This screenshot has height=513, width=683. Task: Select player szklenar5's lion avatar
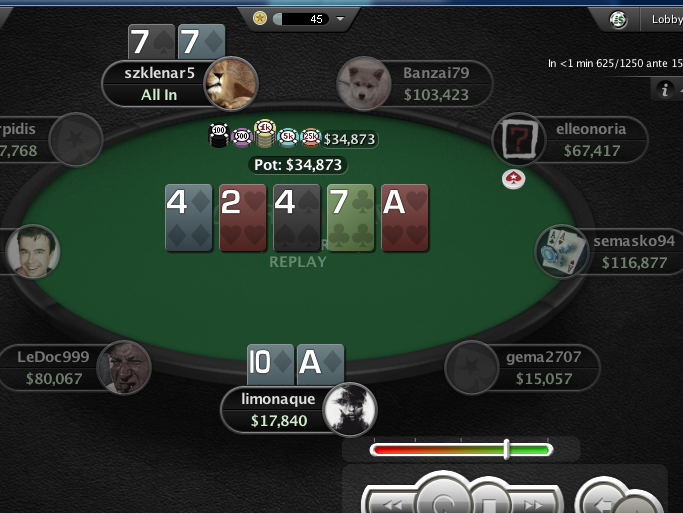[x=231, y=83]
